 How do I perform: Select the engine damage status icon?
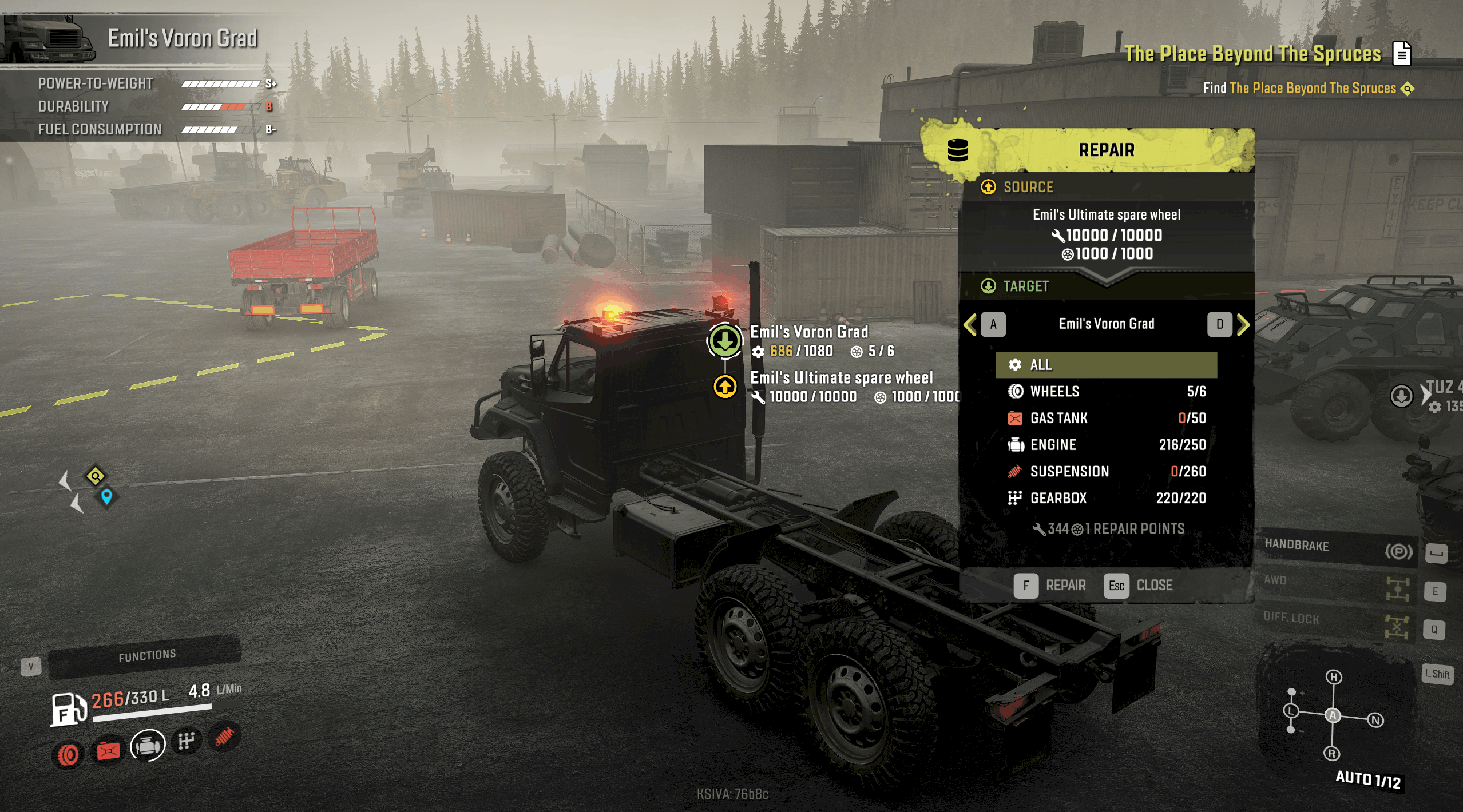click(148, 746)
